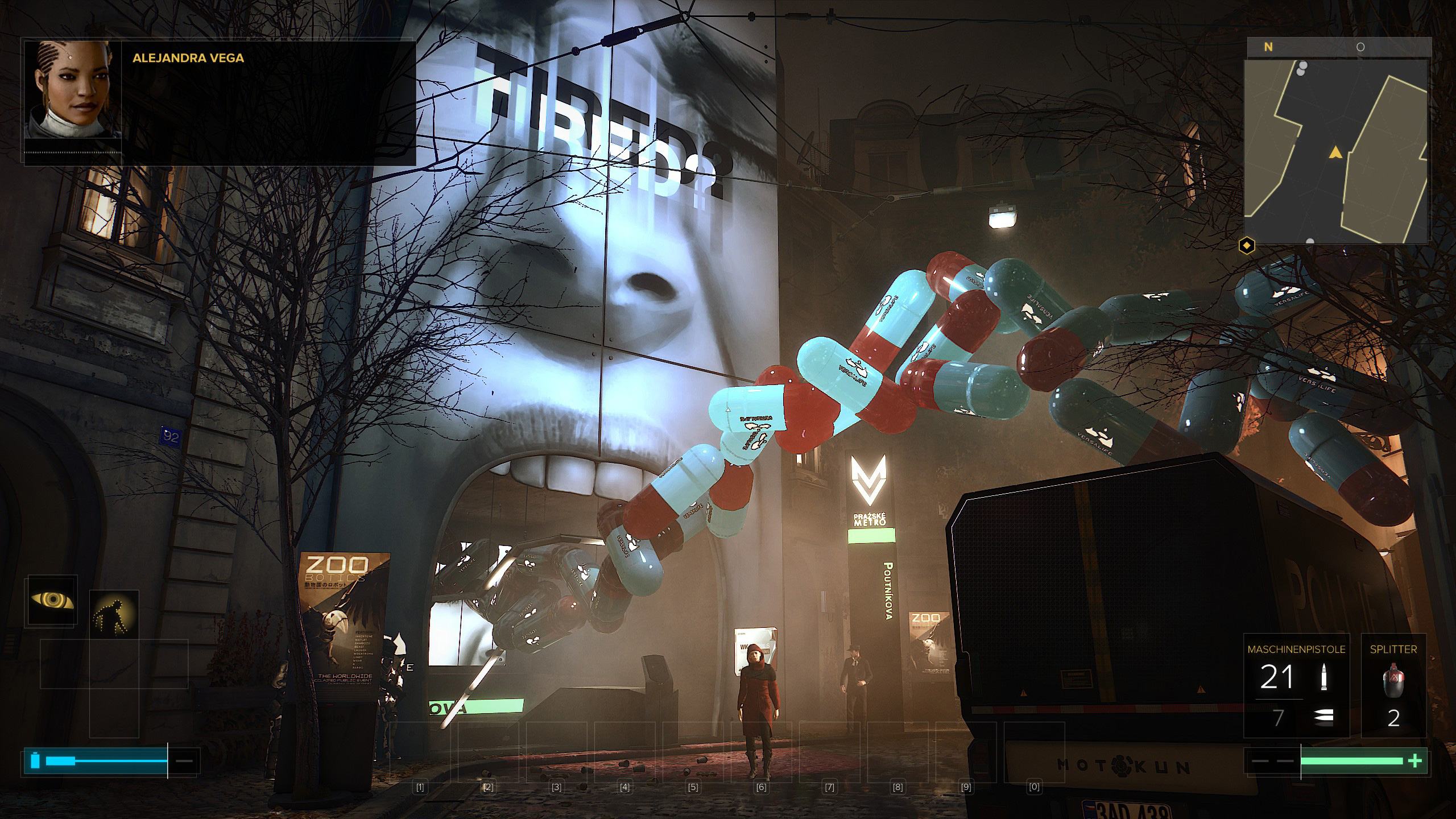Choose the Splitter grenade slot

(x=1393, y=685)
